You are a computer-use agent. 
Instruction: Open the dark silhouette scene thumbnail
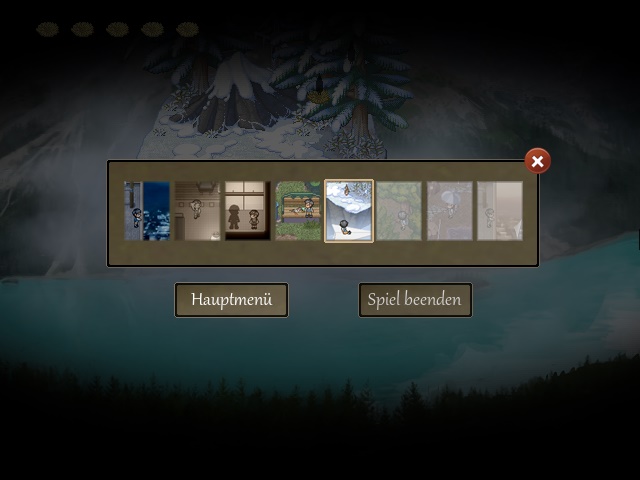(247, 211)
